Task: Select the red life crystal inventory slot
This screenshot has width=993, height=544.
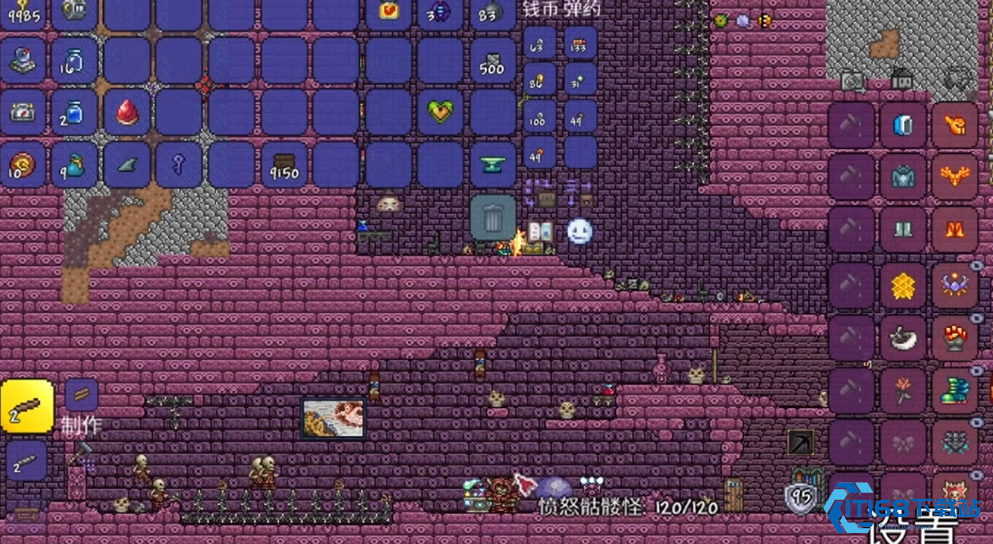Action: click(x=127, y=112)
